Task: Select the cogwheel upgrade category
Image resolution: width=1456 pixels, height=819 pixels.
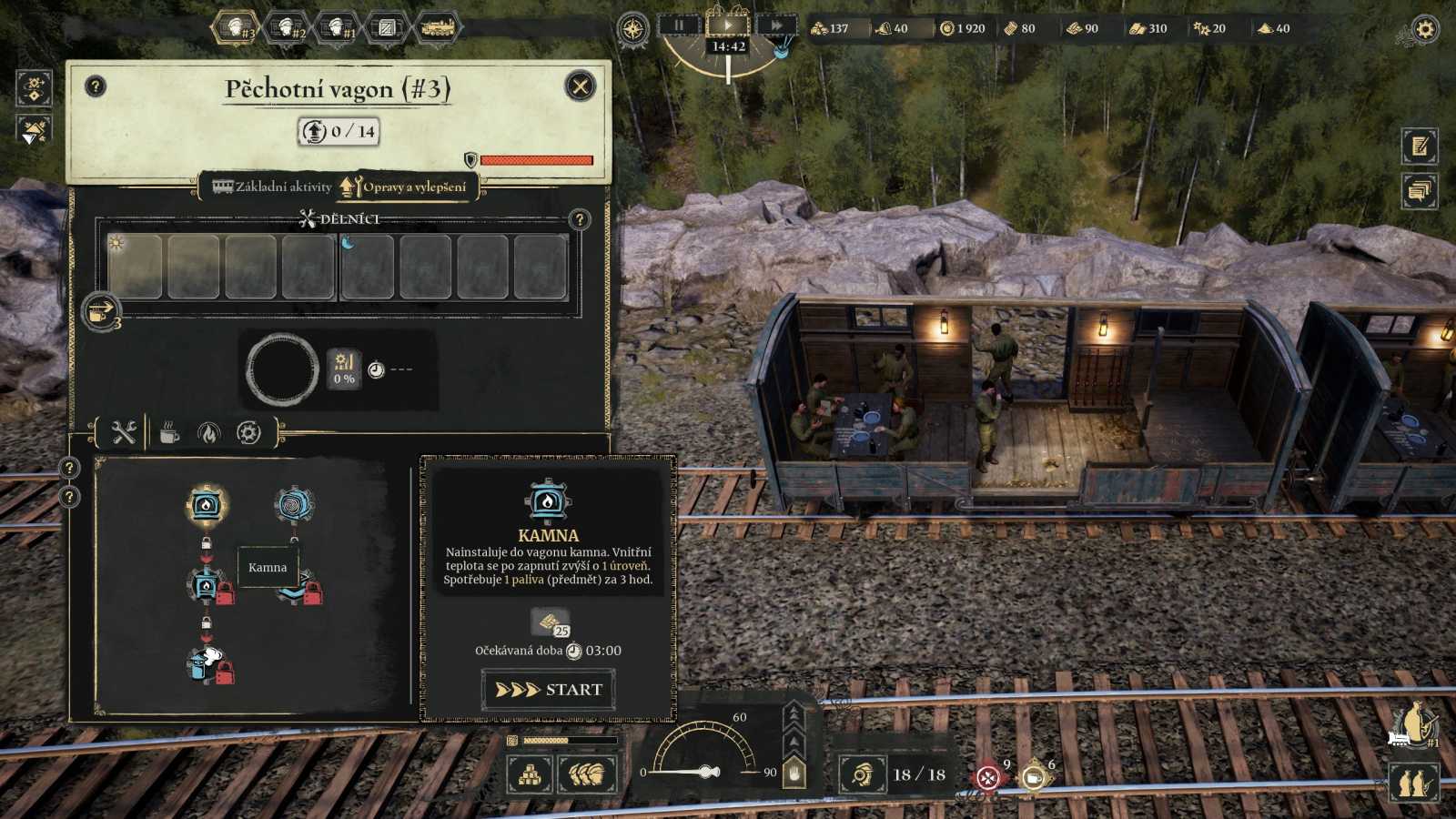Action: [248, 433]
